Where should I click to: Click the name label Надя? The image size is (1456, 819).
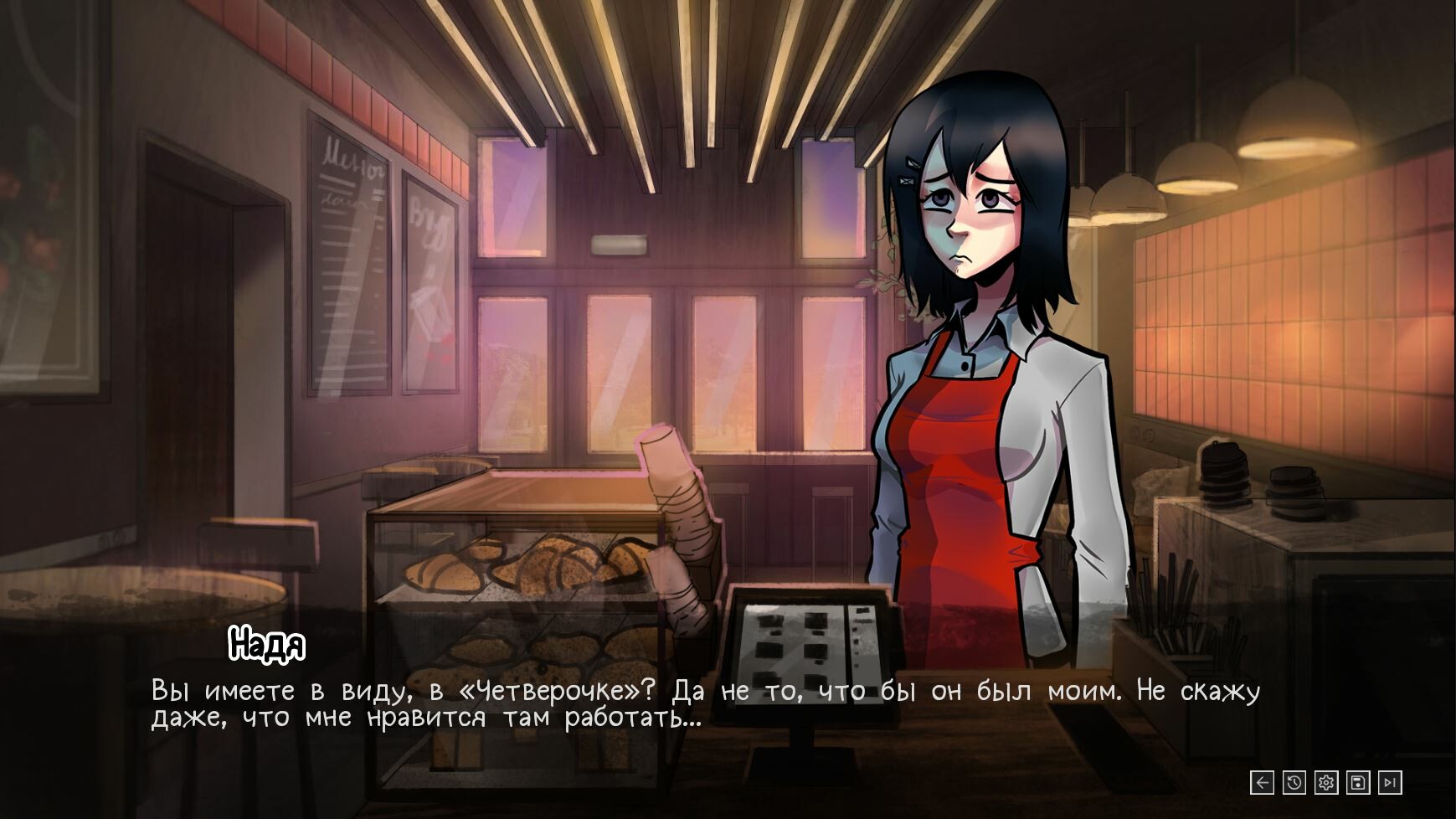pyautogui.click(x=268, y=646)
